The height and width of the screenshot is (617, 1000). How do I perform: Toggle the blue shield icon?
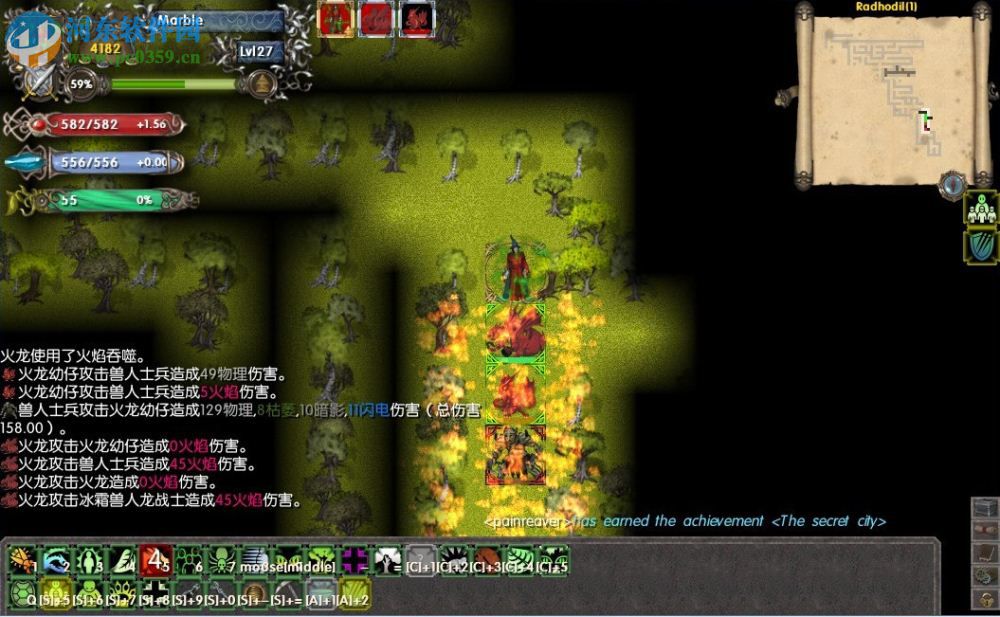(x=981, y=246)
